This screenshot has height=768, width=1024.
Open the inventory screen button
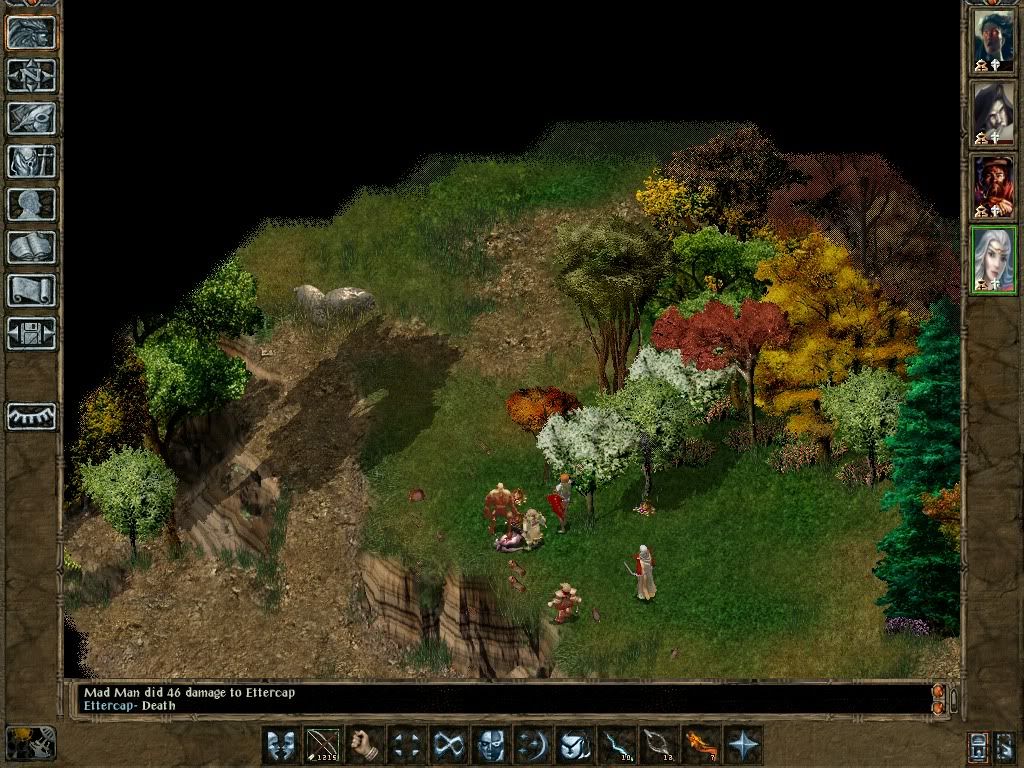[x=31, y=161]
